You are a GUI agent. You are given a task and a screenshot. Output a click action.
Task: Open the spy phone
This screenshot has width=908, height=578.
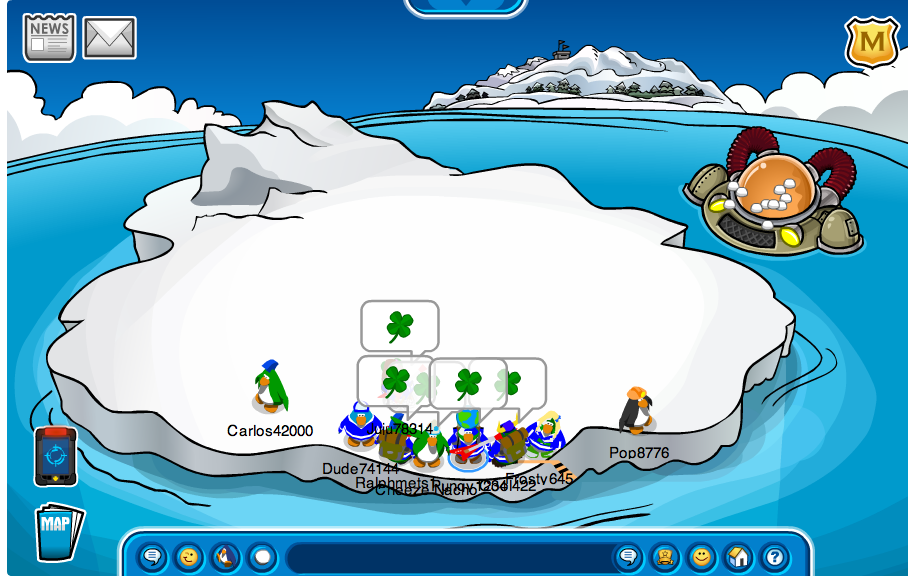pos(55,456)
